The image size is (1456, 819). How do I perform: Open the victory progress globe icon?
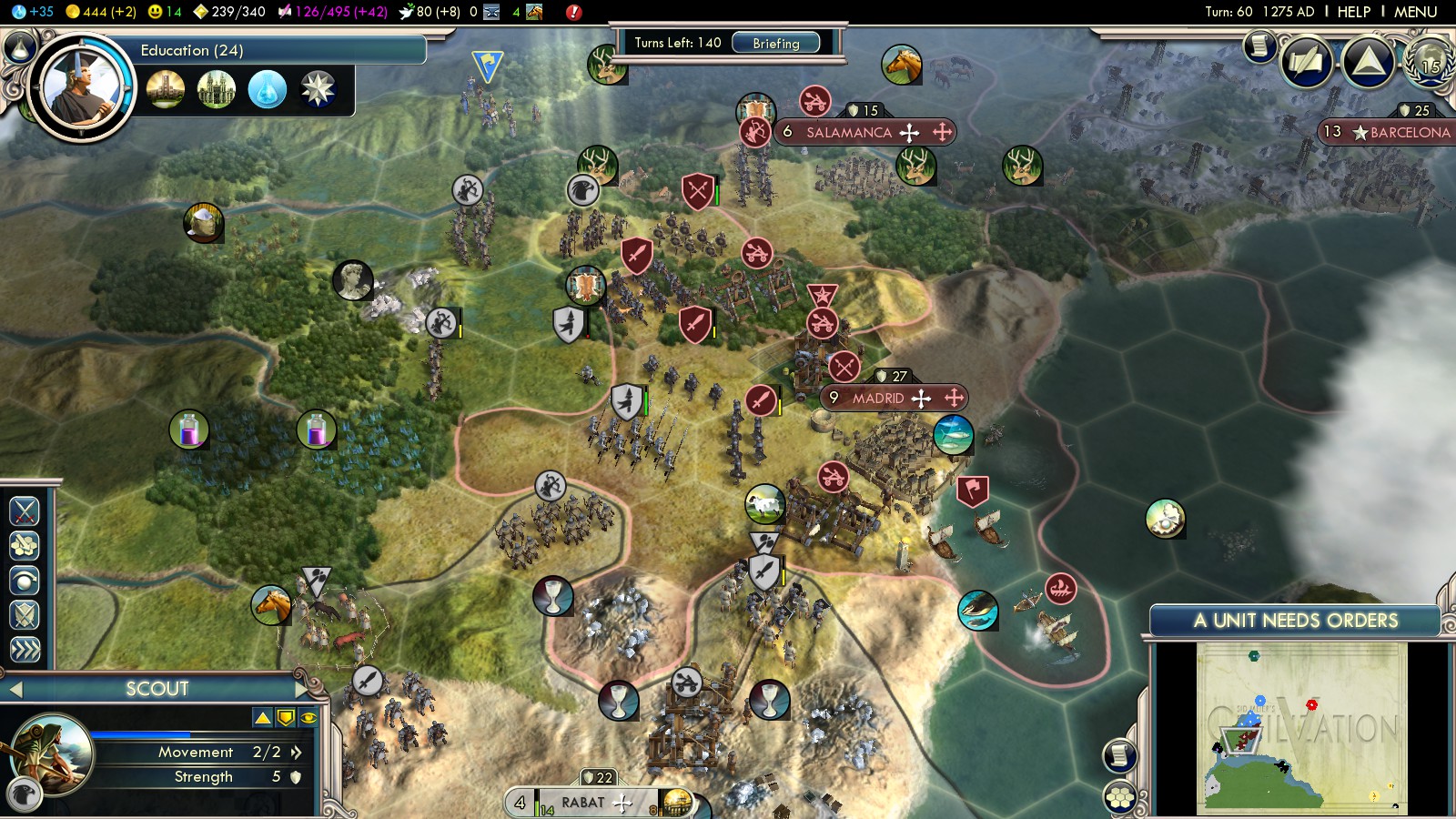coord(1429,62)
